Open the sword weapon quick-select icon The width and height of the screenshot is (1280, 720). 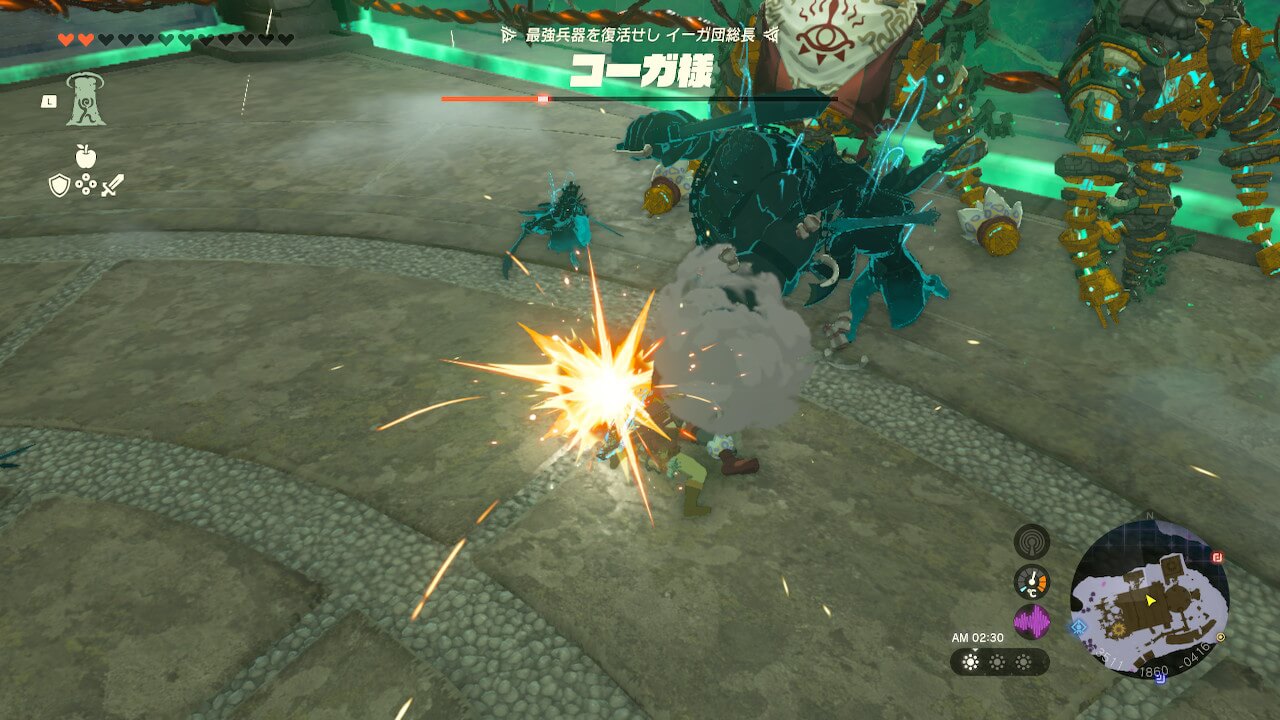pos(111,185)
